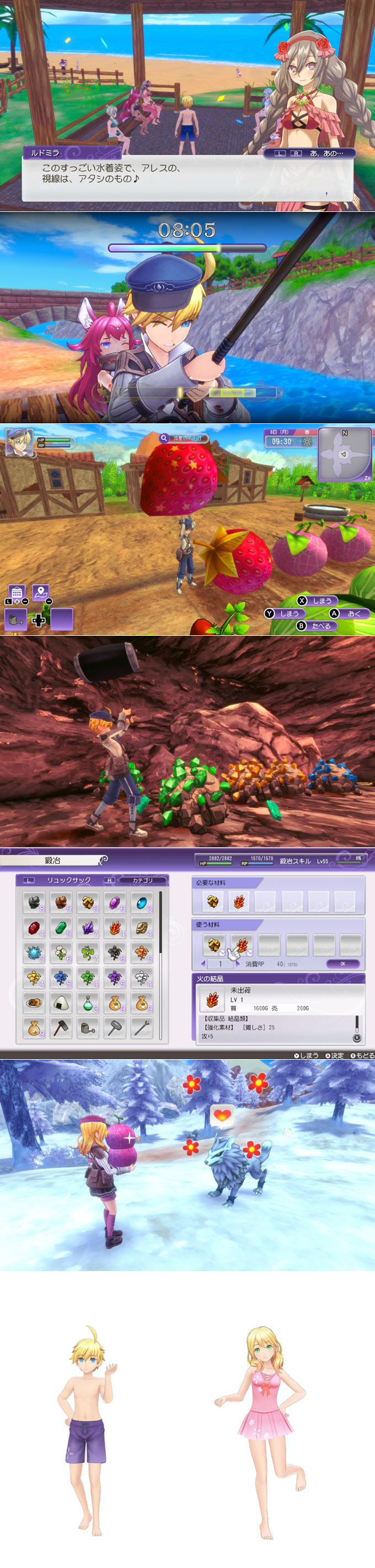
Task: Pick the green emerald inventory slot
Action: [61, 927]
